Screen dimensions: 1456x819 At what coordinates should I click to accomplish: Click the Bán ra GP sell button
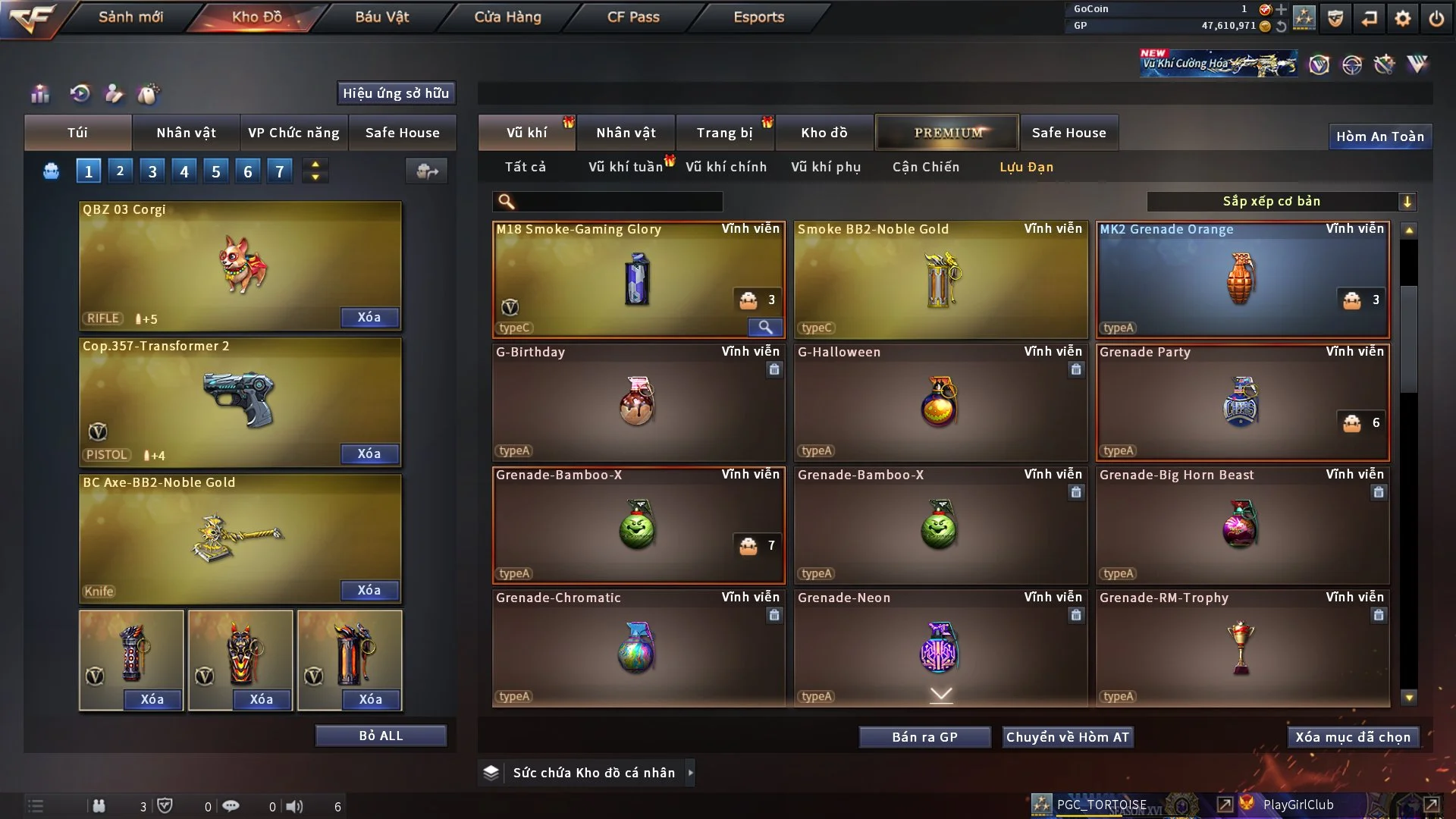click(x=924, y=737)
